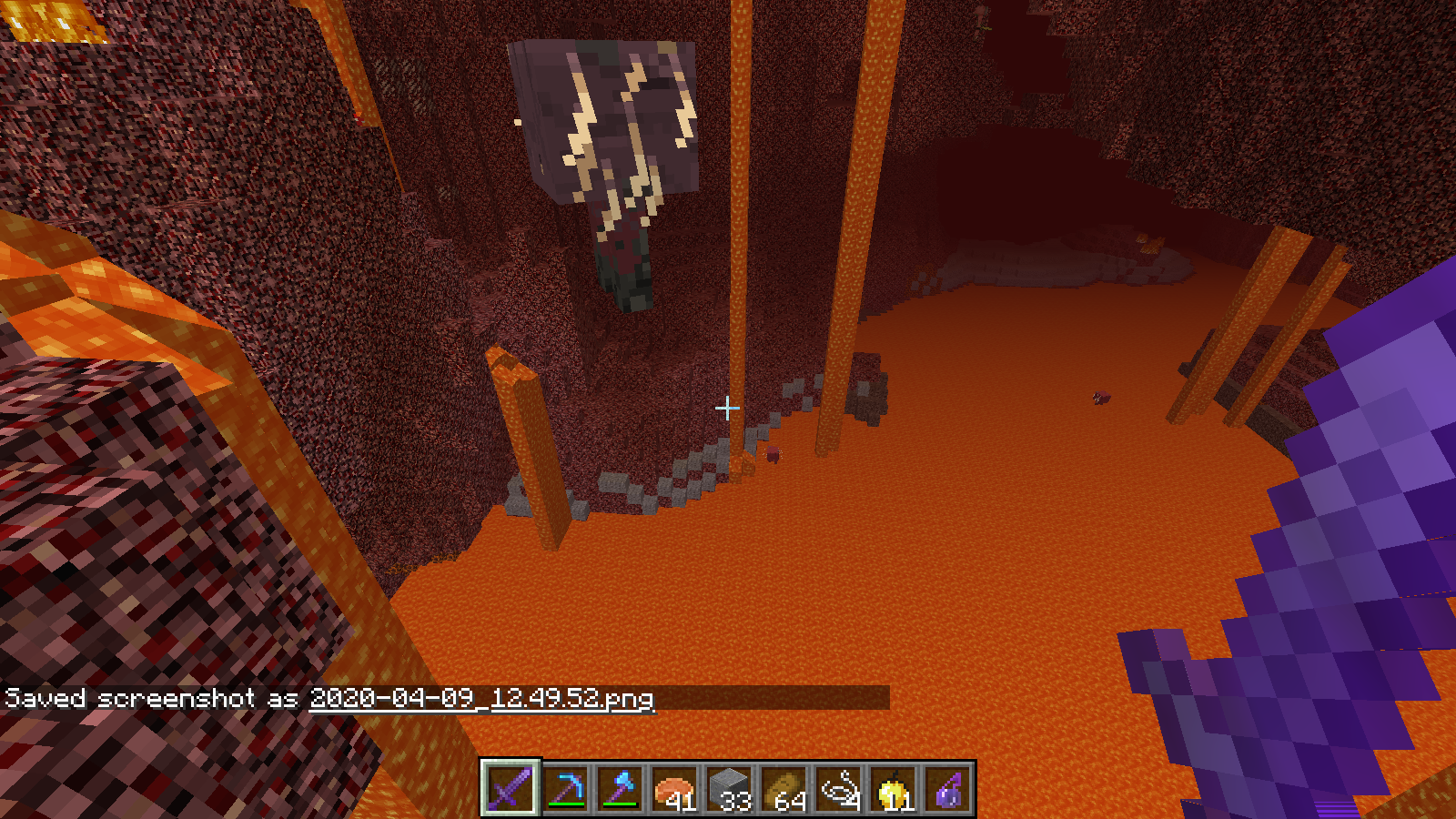
Task: Select the pumpkin pie stack of 41
Action: tap(674, 788)
